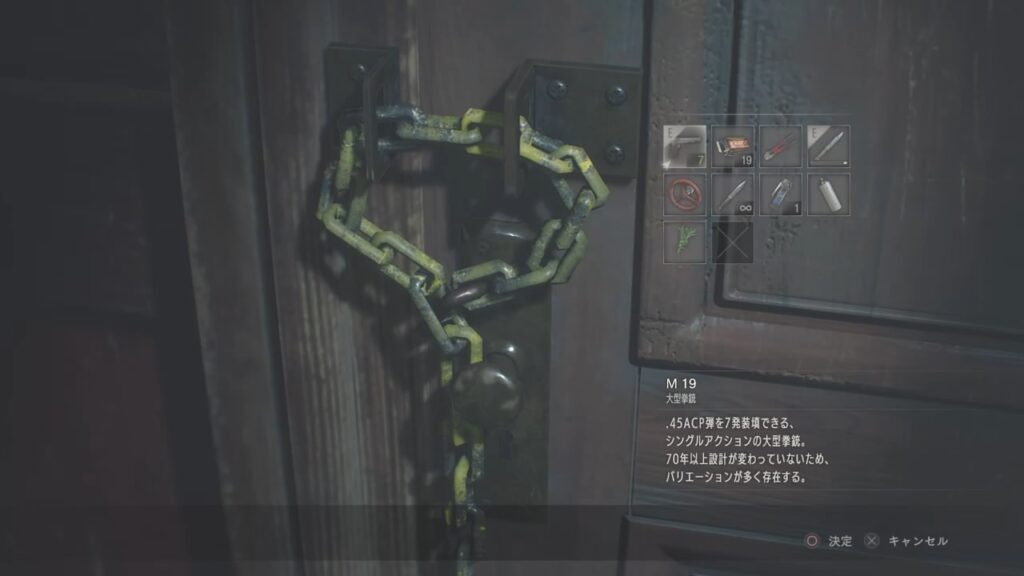The image size is (1024, 576).
Task: Select the green herb slot
Action: [x=684, y=241]
